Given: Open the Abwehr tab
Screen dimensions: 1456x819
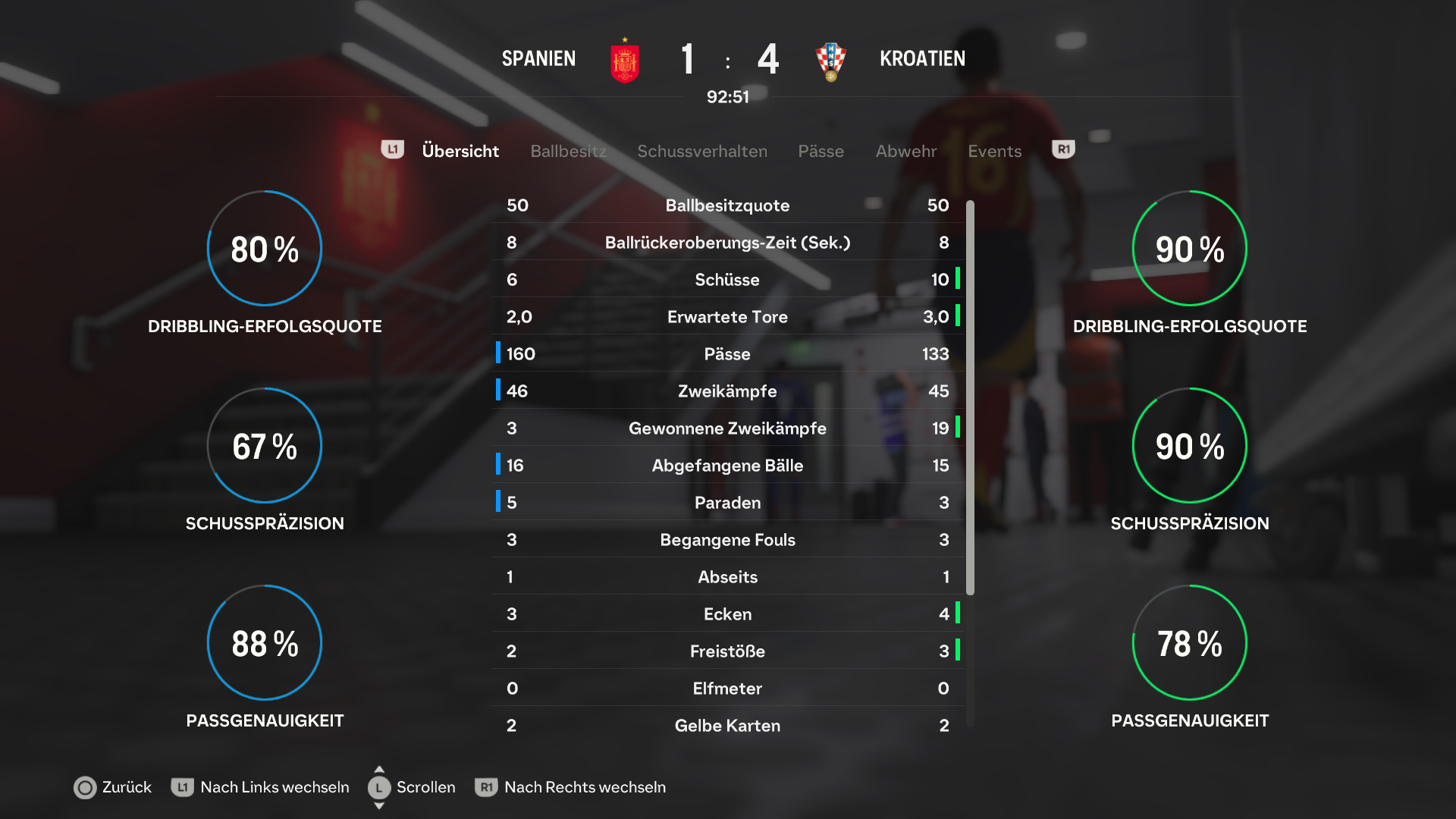Looking at the screenshot, I should click(x=905, y=151).
